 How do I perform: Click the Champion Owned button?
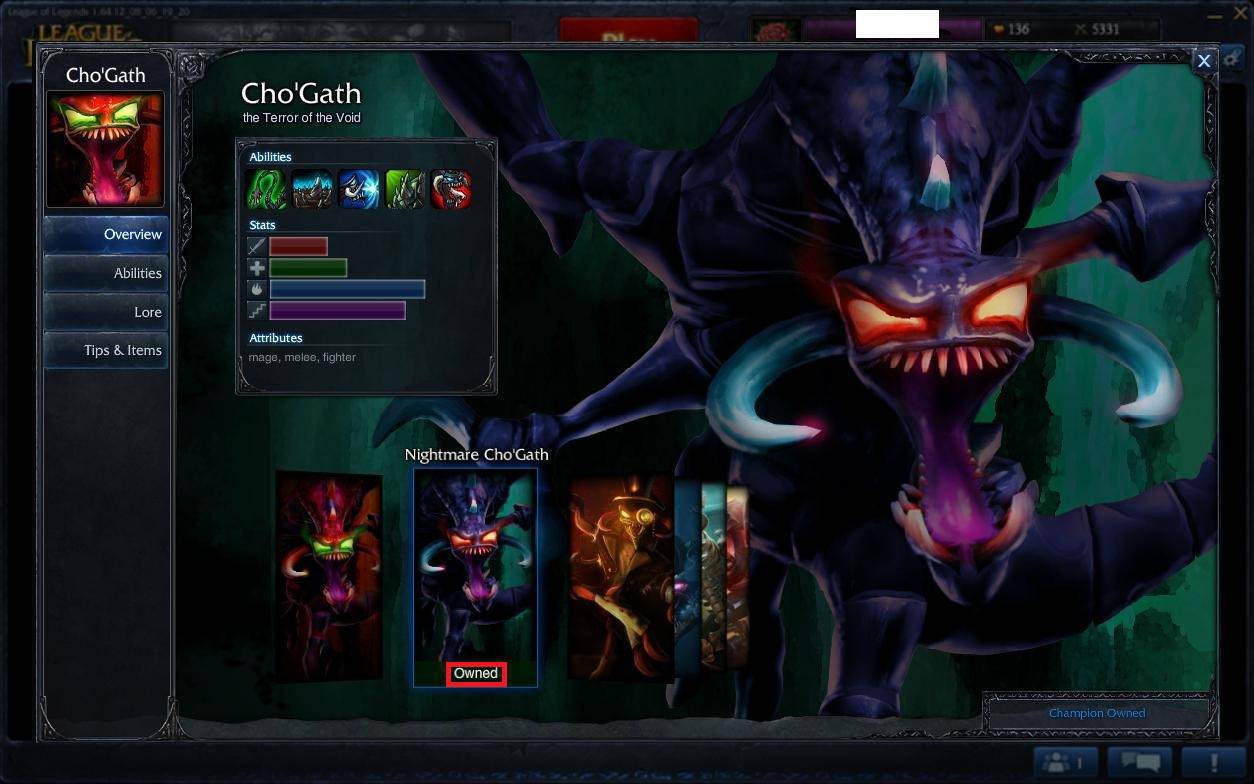point(1097,713)
